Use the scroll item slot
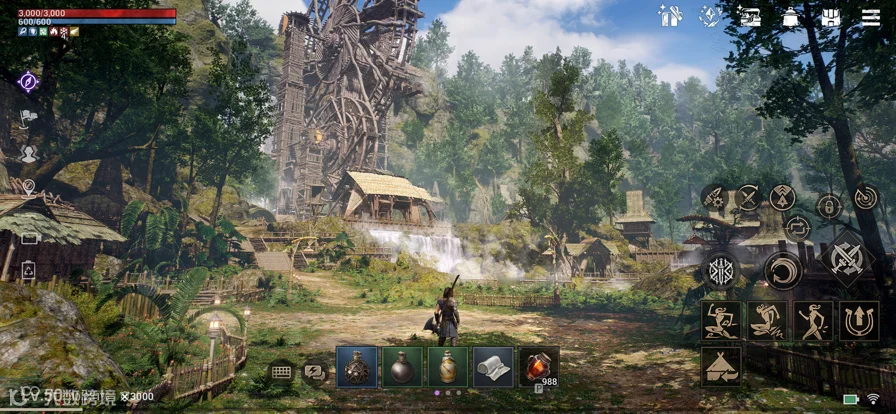Screen dimensions: 896x414 click(493, 367)
